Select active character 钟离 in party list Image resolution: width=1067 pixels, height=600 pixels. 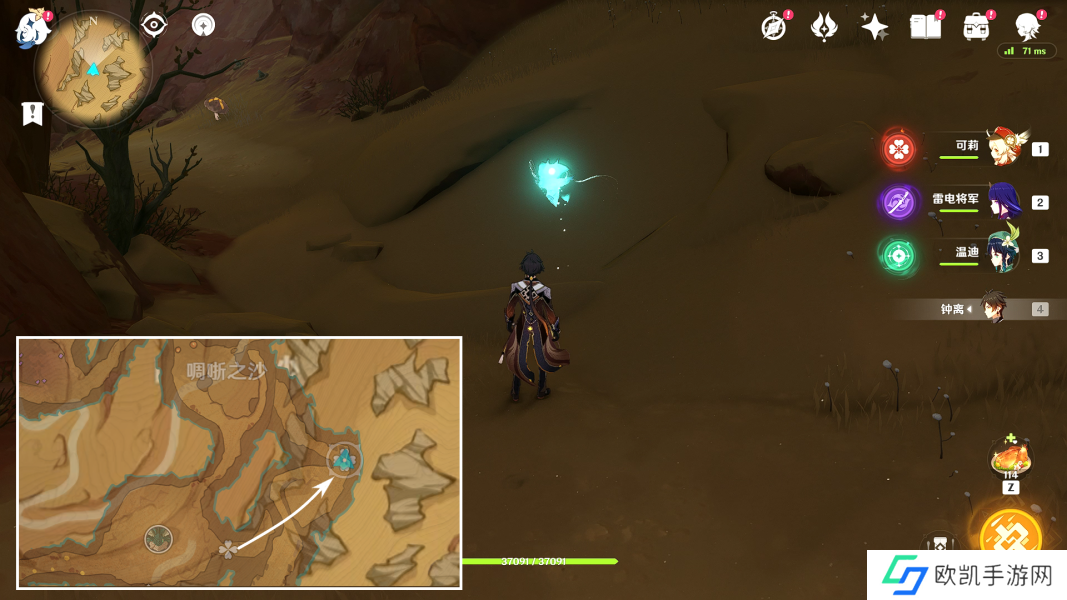pos(992,308)
